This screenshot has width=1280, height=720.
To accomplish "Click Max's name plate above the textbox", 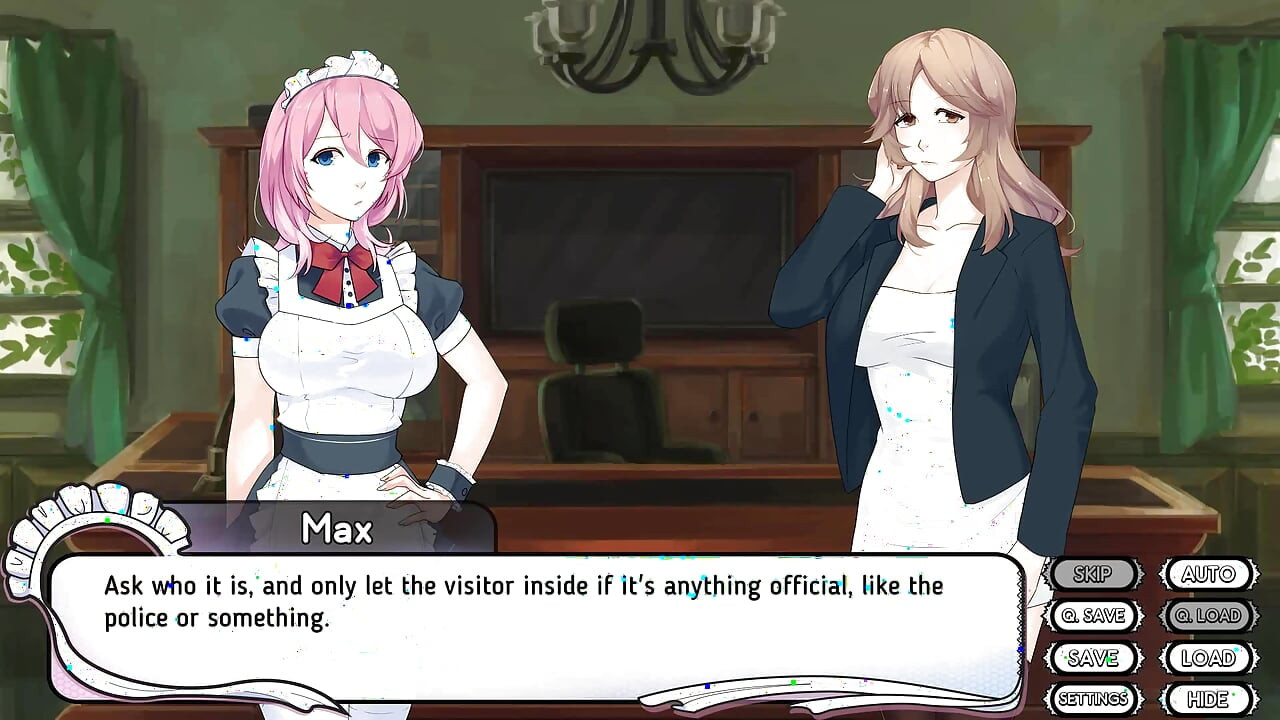I will tap(338, 529).
